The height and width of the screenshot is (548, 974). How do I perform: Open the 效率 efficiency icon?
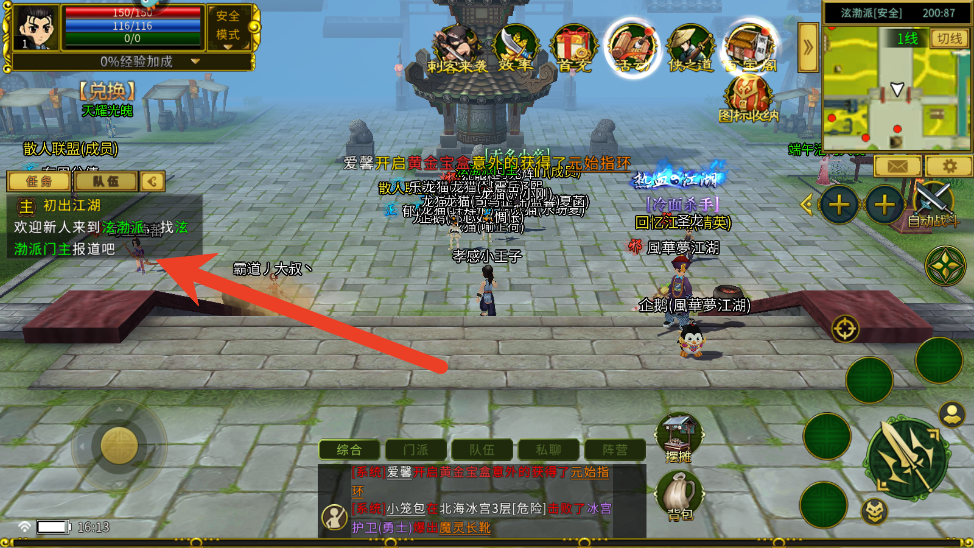coord(515,47)
